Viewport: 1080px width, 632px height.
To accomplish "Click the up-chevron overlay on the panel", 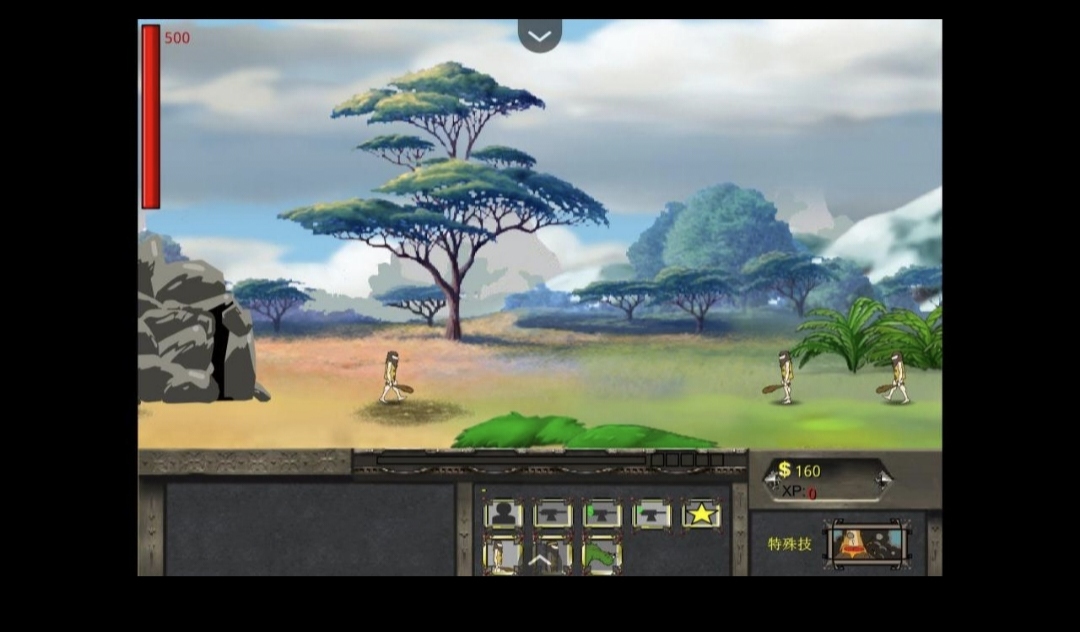I will click(x=540, y=560).
